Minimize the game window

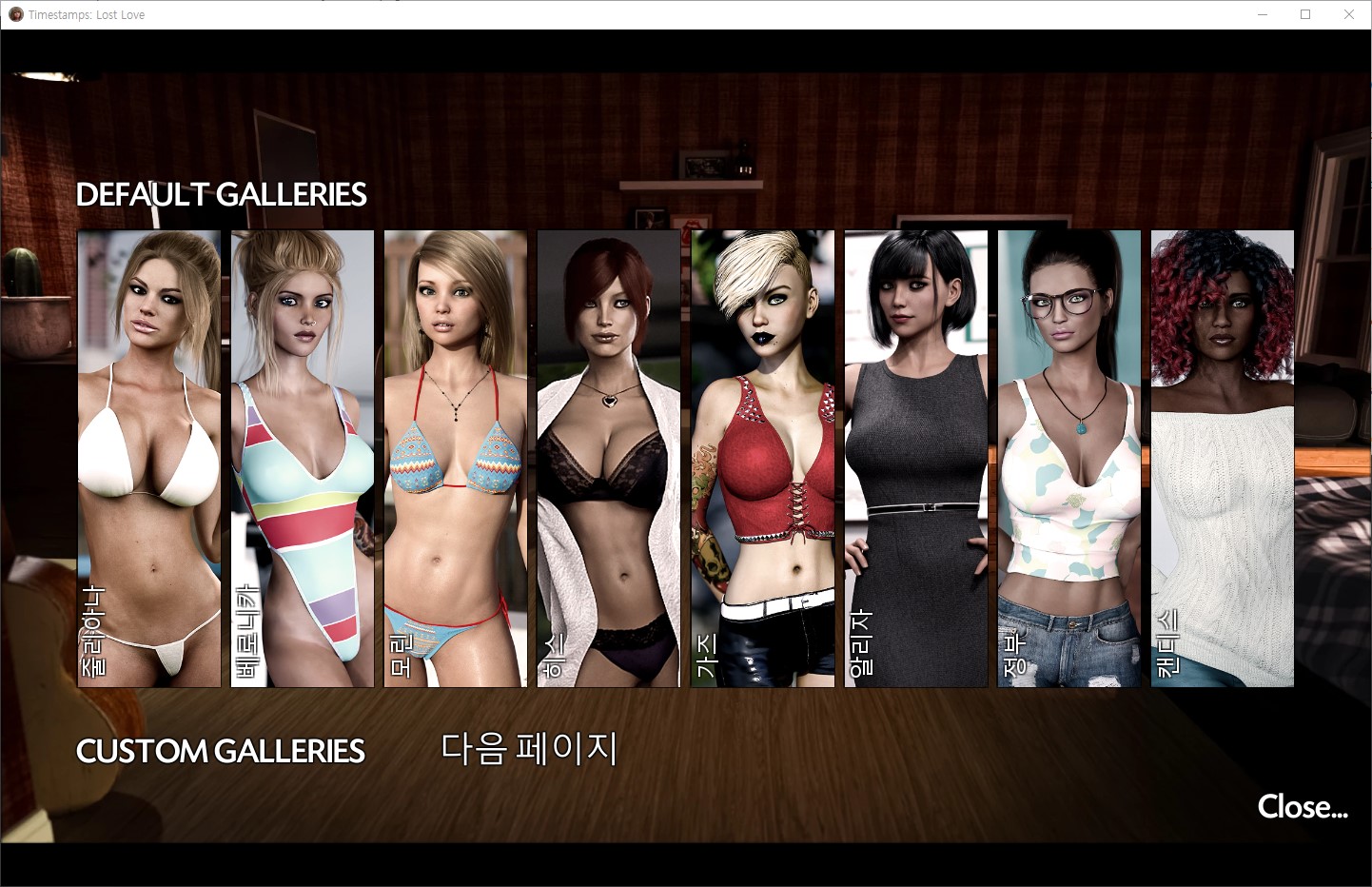(x=1263, y=14)
